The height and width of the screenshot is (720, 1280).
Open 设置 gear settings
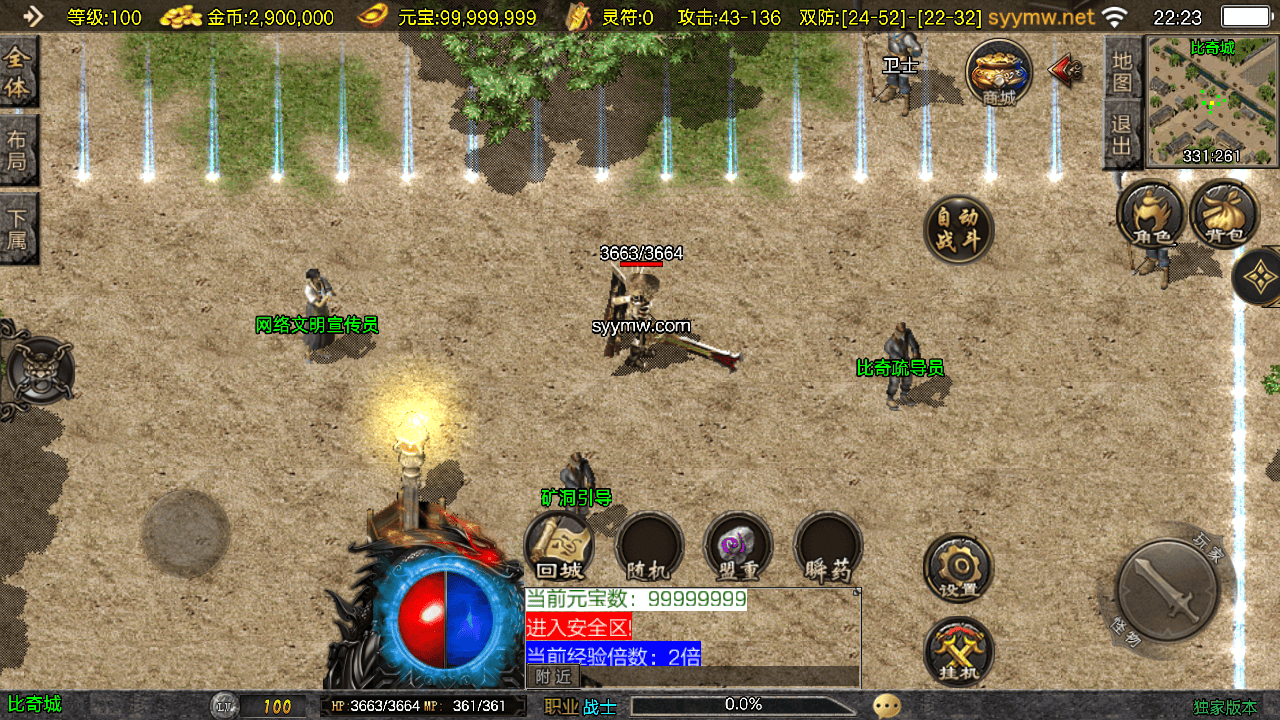tap(958, 568)
